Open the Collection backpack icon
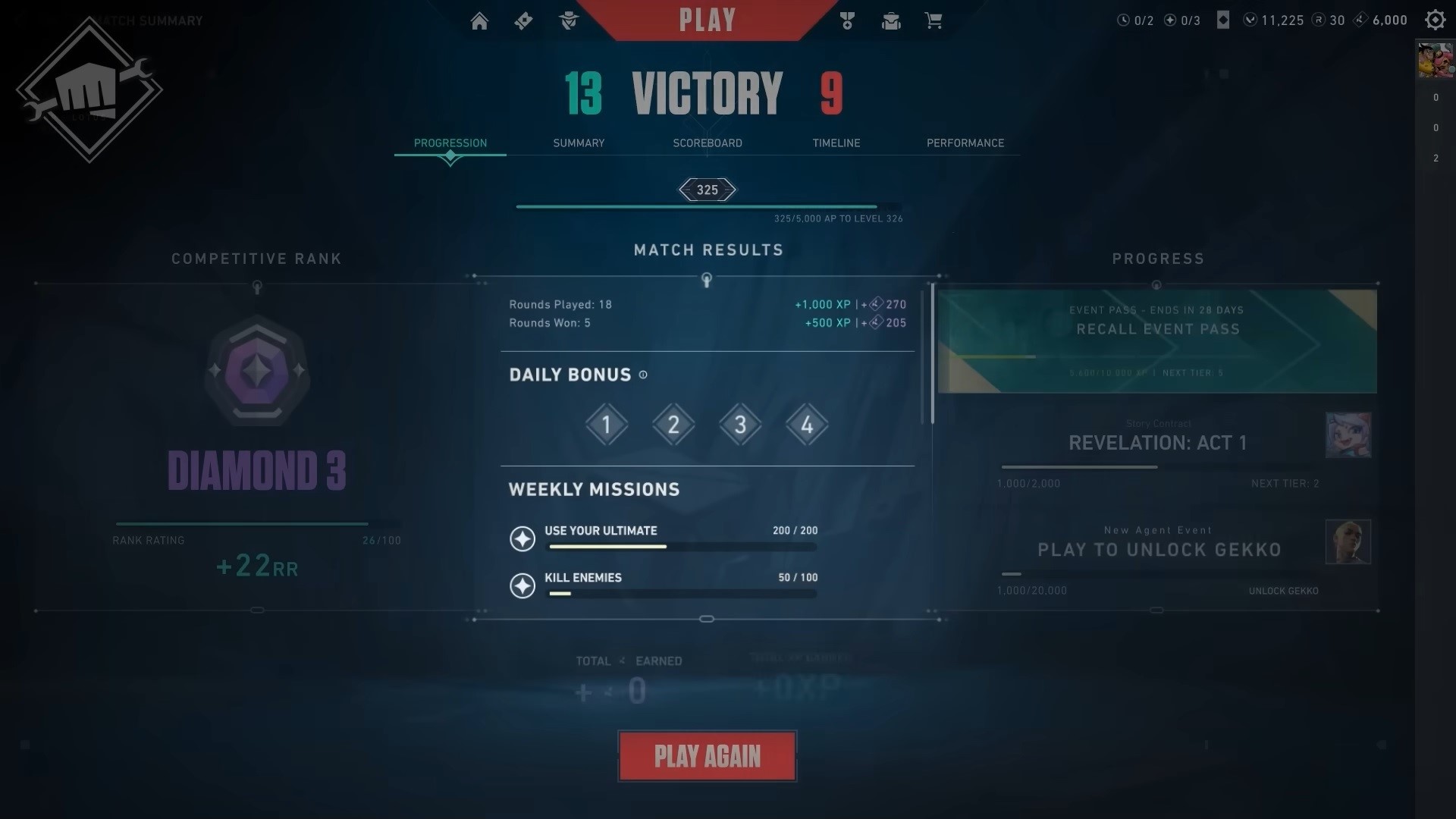The width and height of the screenshot is (1456, 819). coord(890,20)
